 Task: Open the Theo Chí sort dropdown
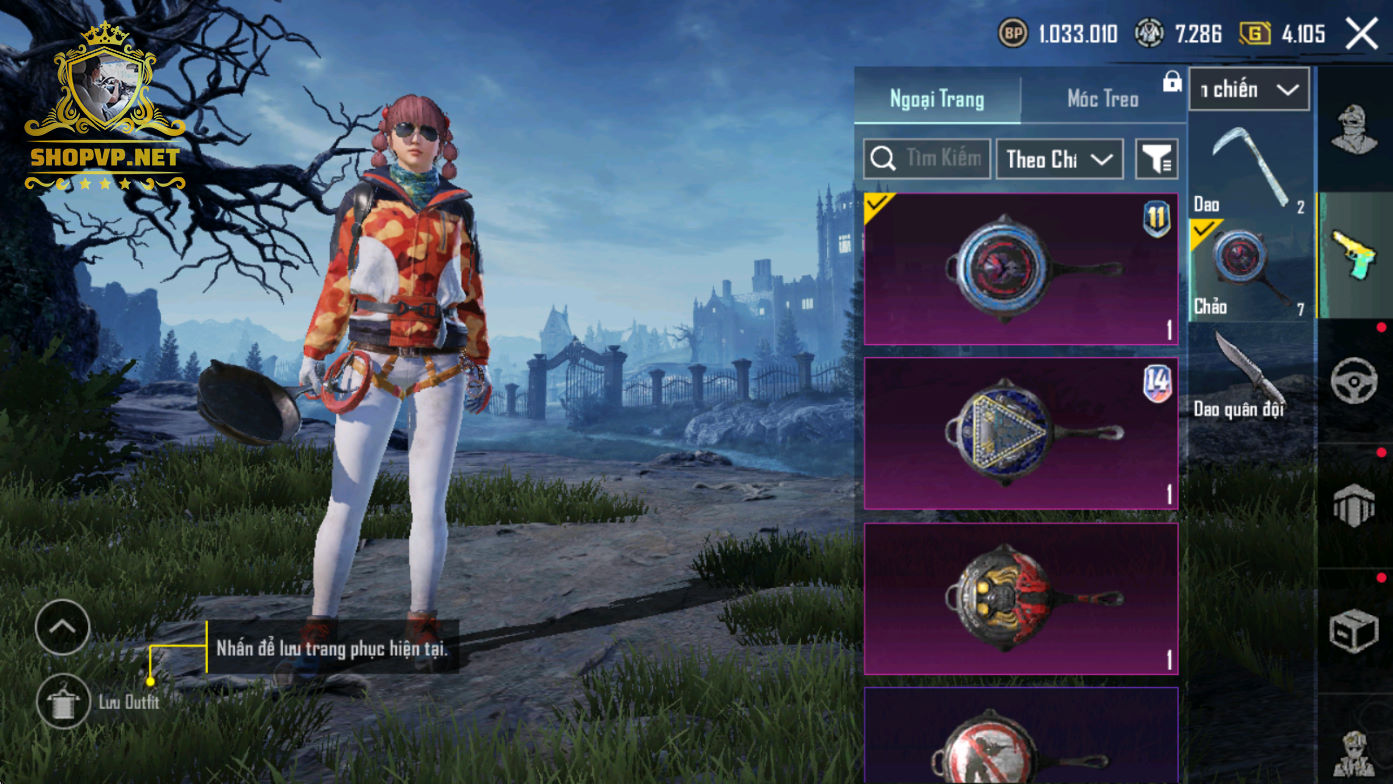pyautogui.click(x=1059, y=159)
